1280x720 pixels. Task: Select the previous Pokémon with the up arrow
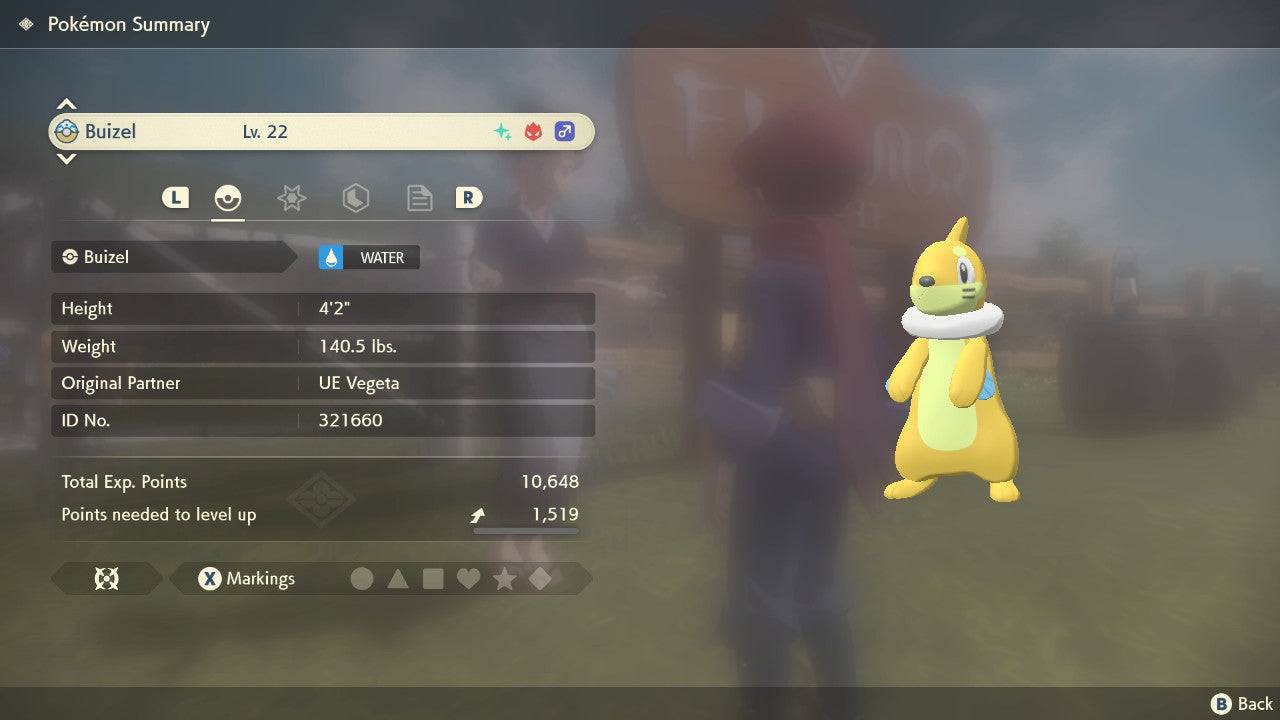tap(66, 104)
